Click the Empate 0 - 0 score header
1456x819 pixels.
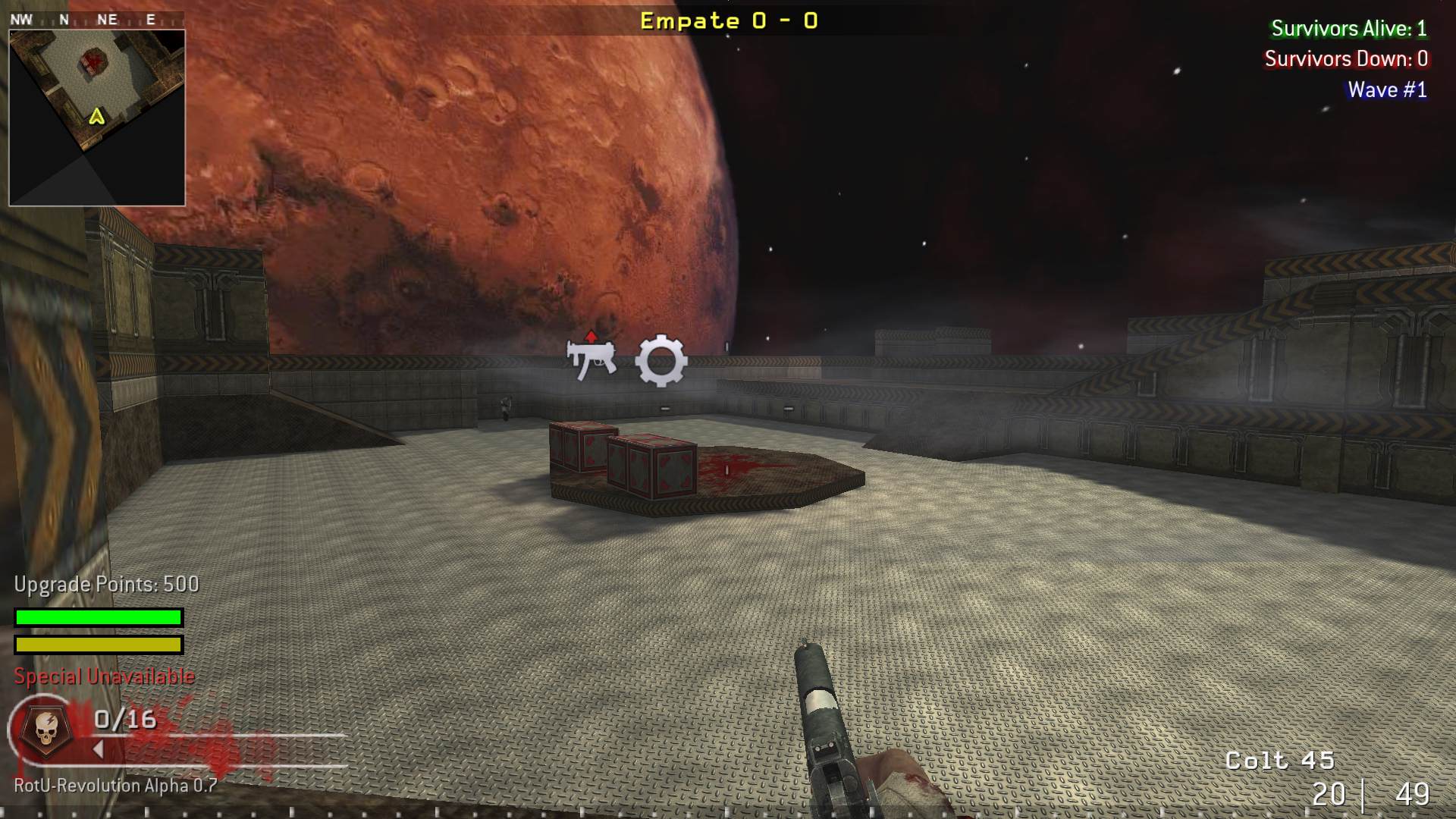click(x=727, y=20)
